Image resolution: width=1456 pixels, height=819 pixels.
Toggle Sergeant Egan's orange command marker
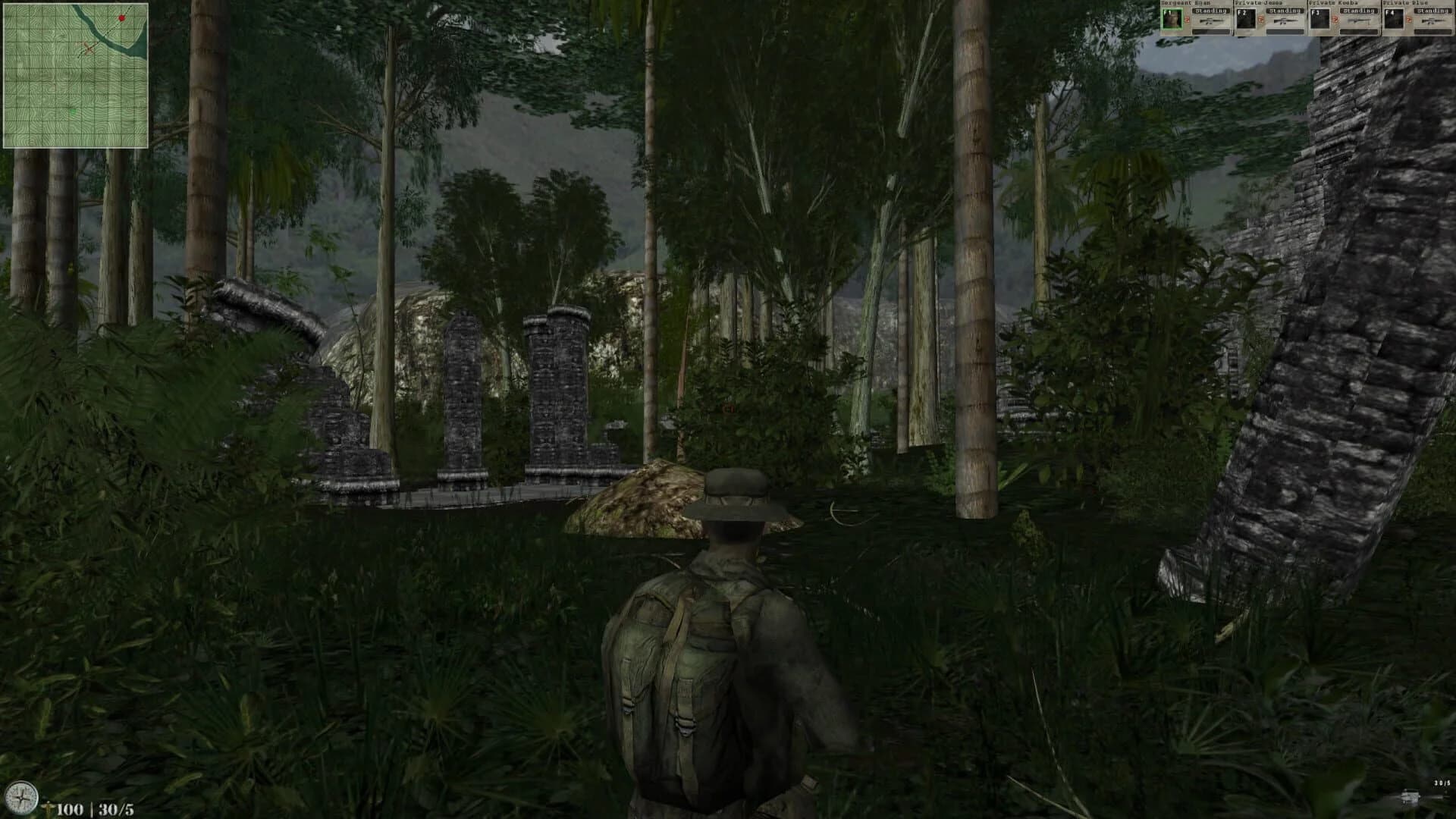pyautogui.click(x=1187, y=20)
